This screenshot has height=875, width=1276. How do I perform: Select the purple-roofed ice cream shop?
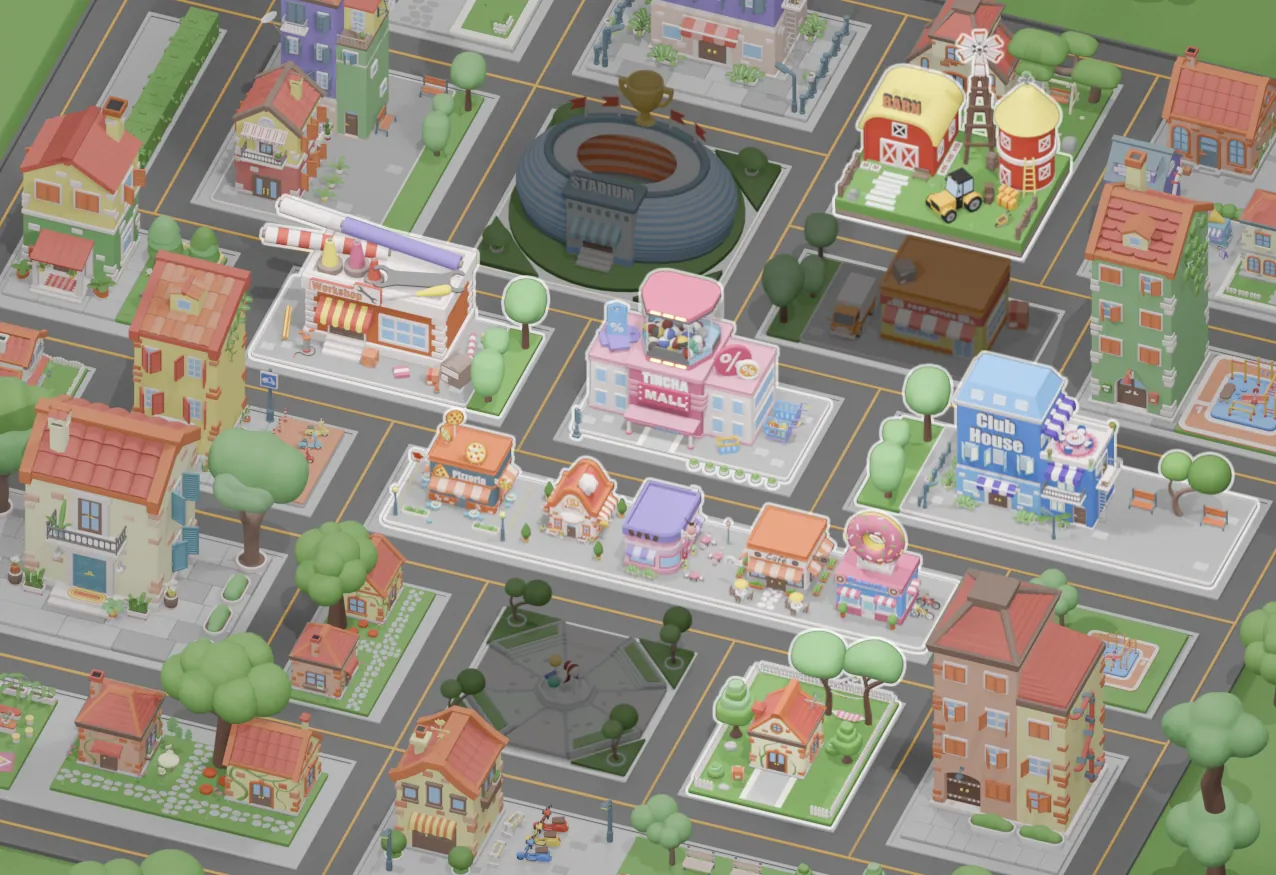pos(661,525)
